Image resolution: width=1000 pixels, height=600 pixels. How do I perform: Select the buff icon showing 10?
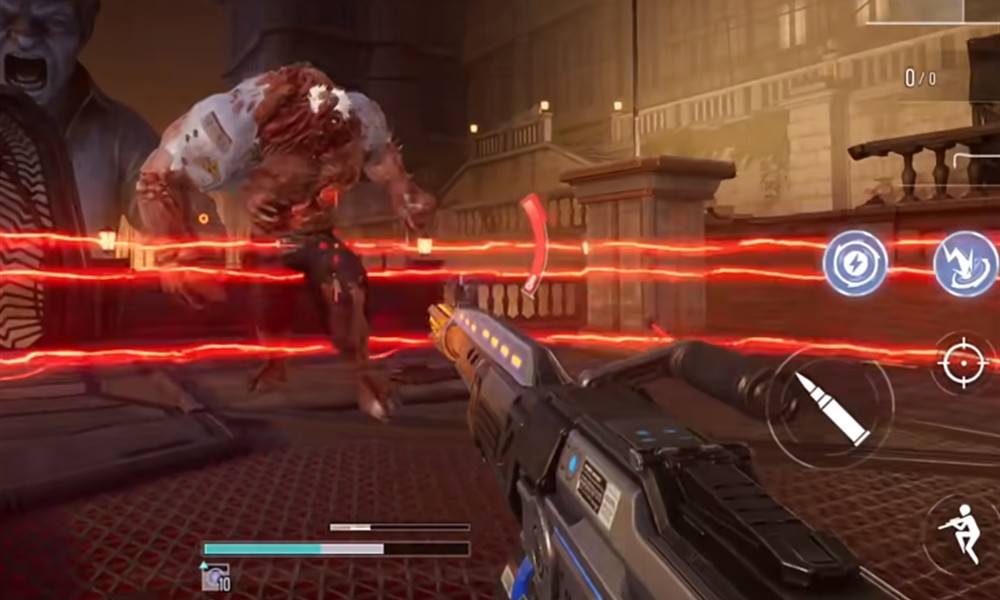tap(215, 576)
